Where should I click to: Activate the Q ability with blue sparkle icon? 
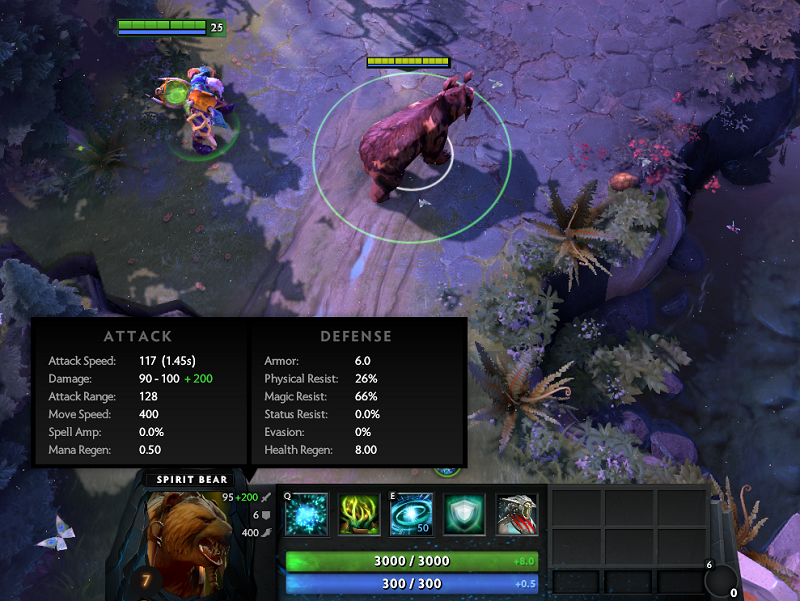(306, 516)
